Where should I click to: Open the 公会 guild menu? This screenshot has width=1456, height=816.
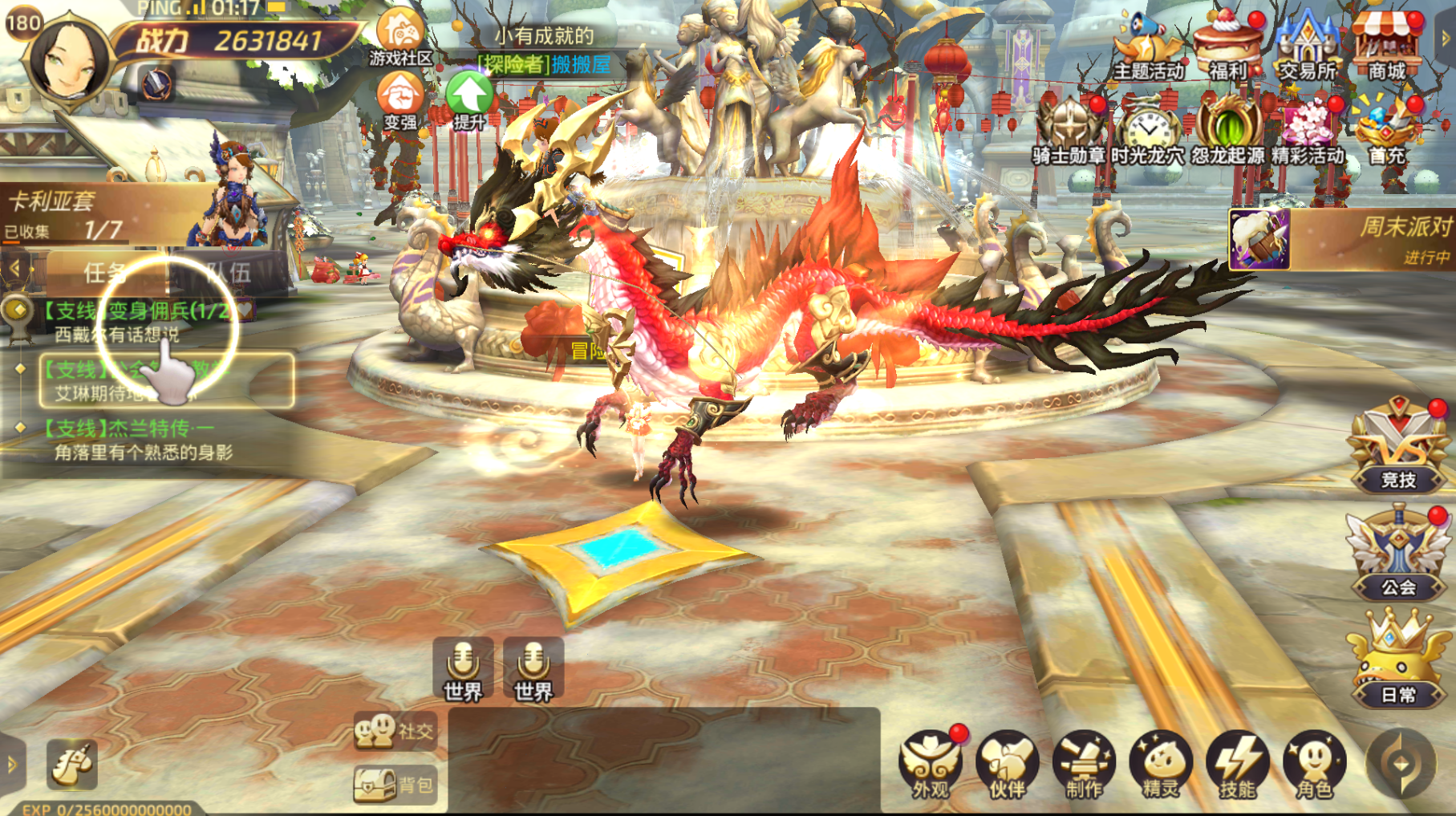[1398, 554]
